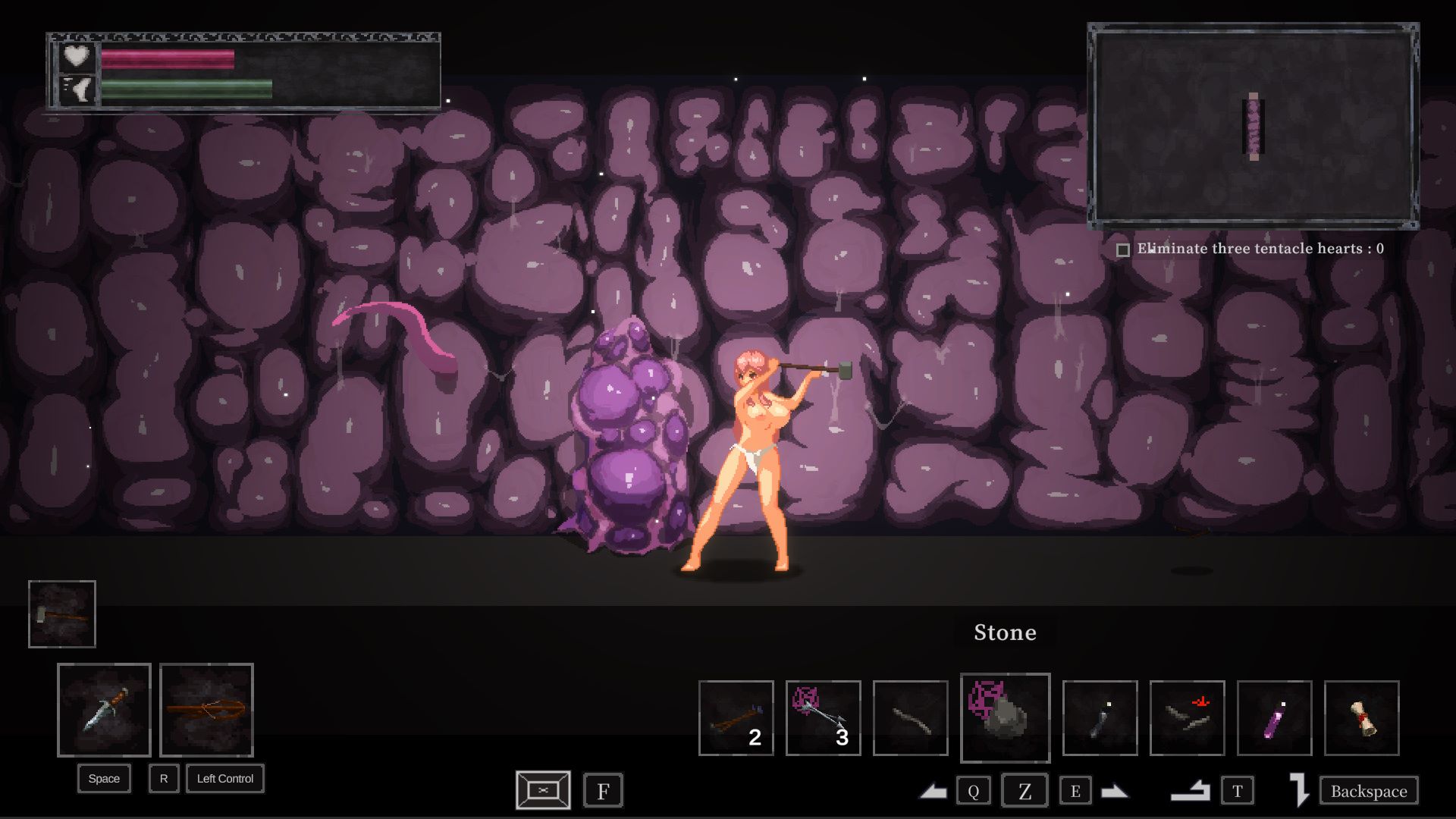
Task: Click the minimap panel
Action: (x=1253, y=126)
